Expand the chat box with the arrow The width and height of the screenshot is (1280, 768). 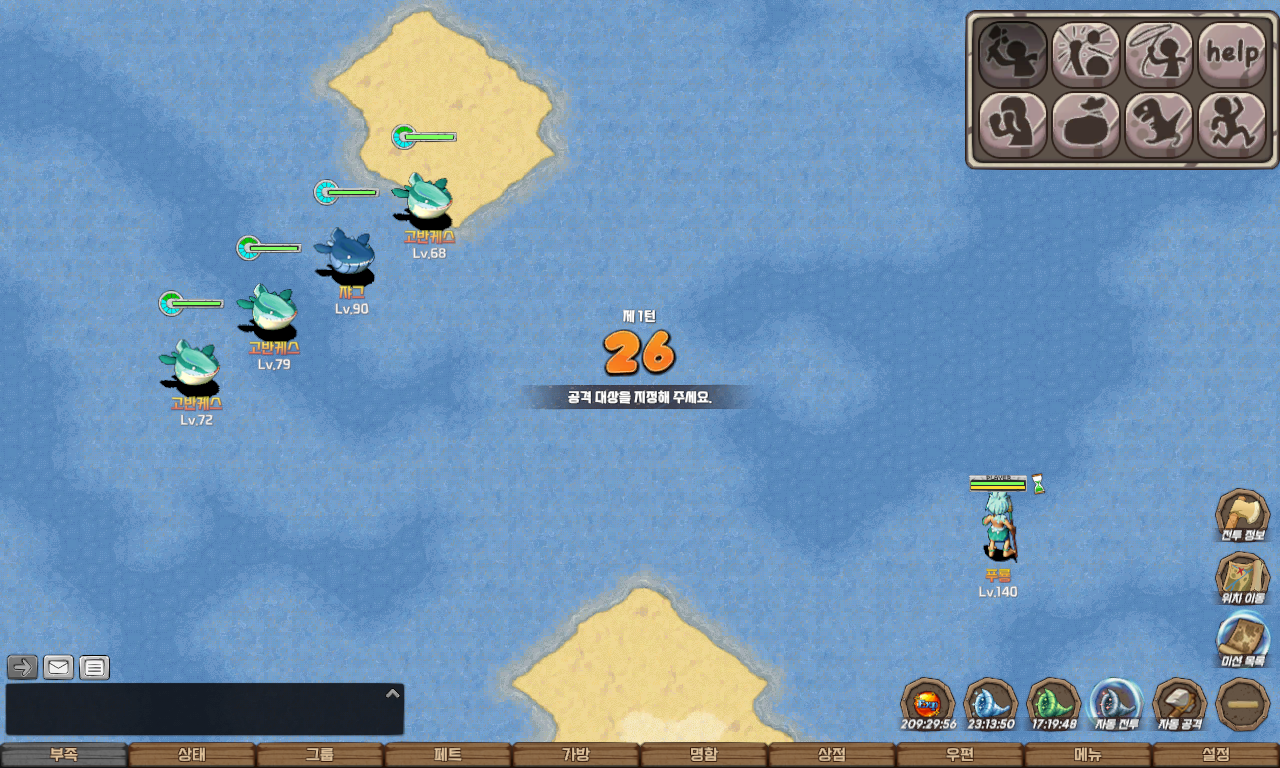(x=393, y=693)
